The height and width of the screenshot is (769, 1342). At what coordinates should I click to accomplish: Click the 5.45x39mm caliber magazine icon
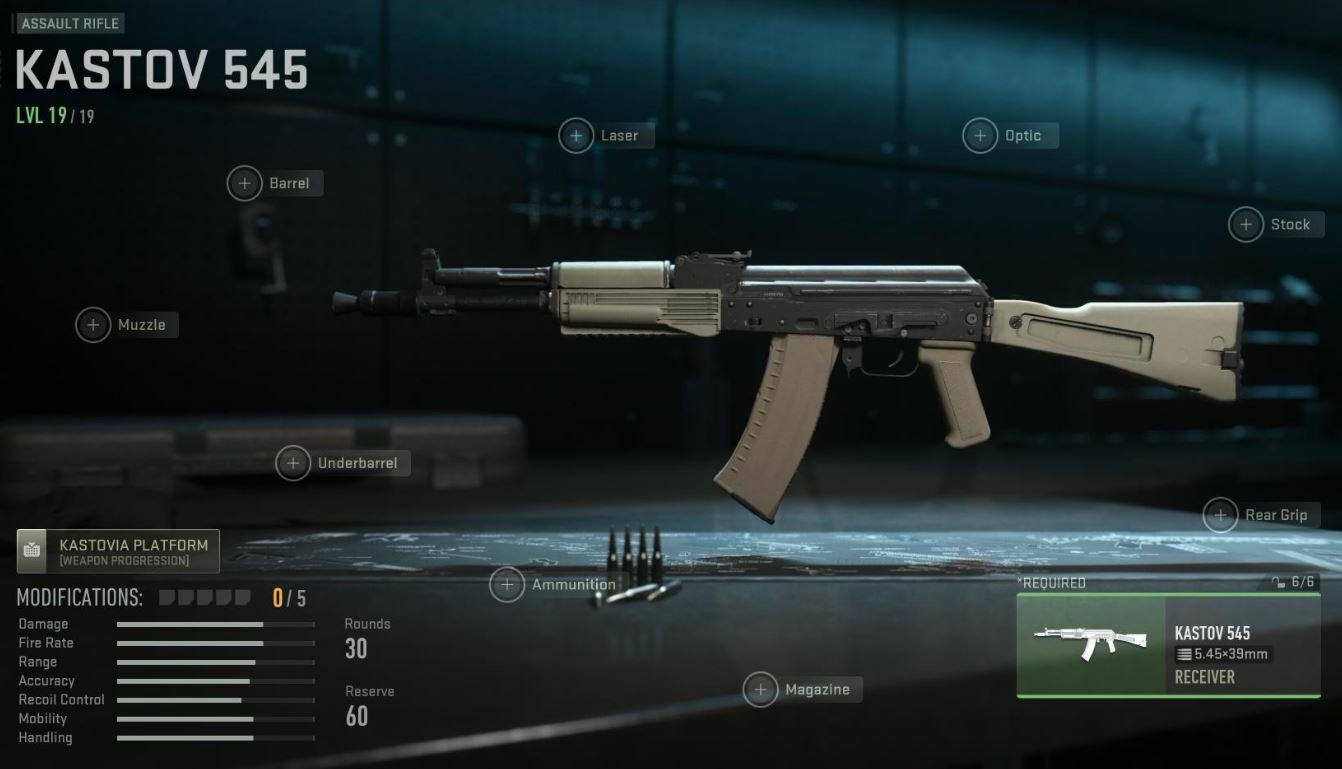(1183, 655)
